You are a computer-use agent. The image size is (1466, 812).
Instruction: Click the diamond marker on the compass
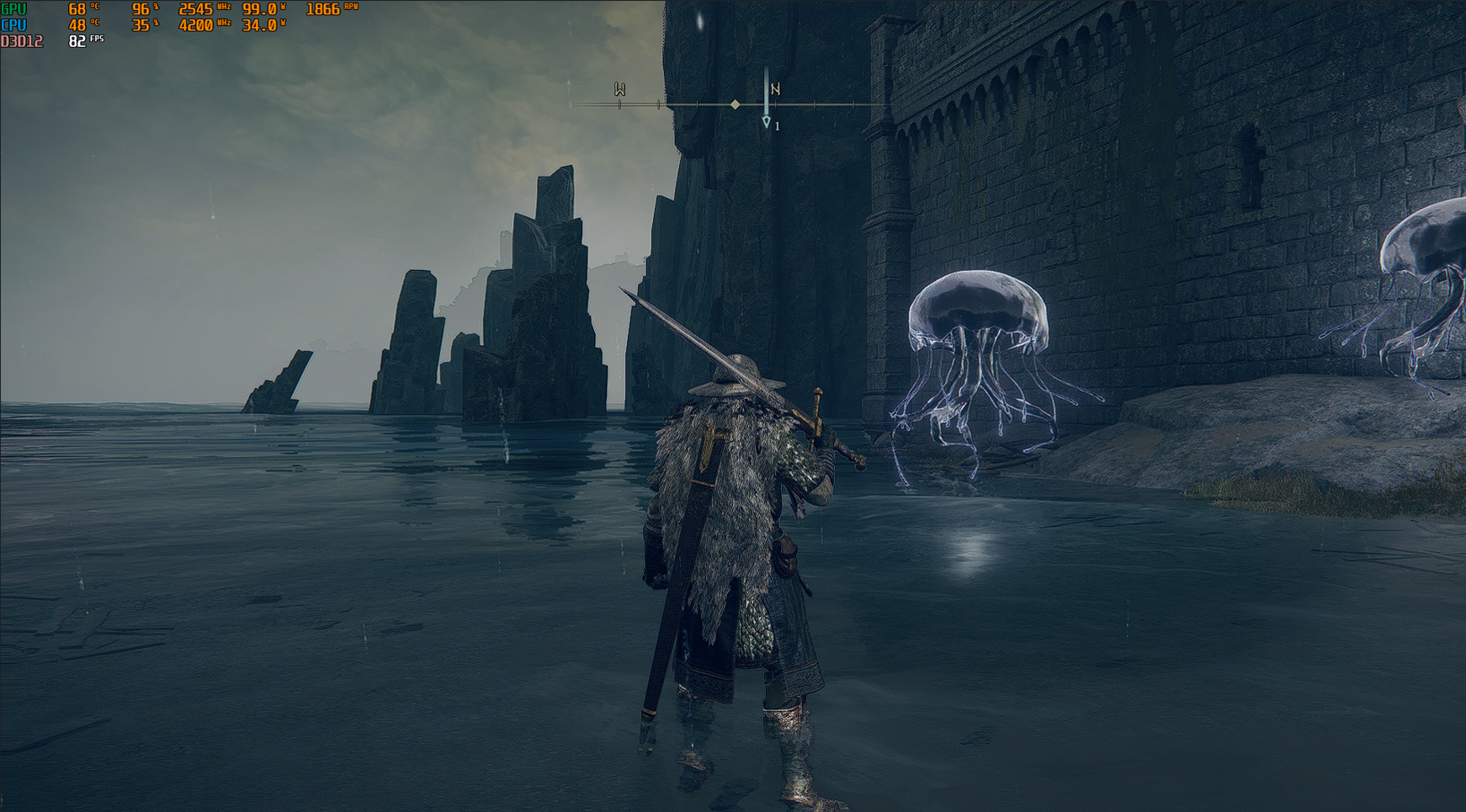point(735,104)
